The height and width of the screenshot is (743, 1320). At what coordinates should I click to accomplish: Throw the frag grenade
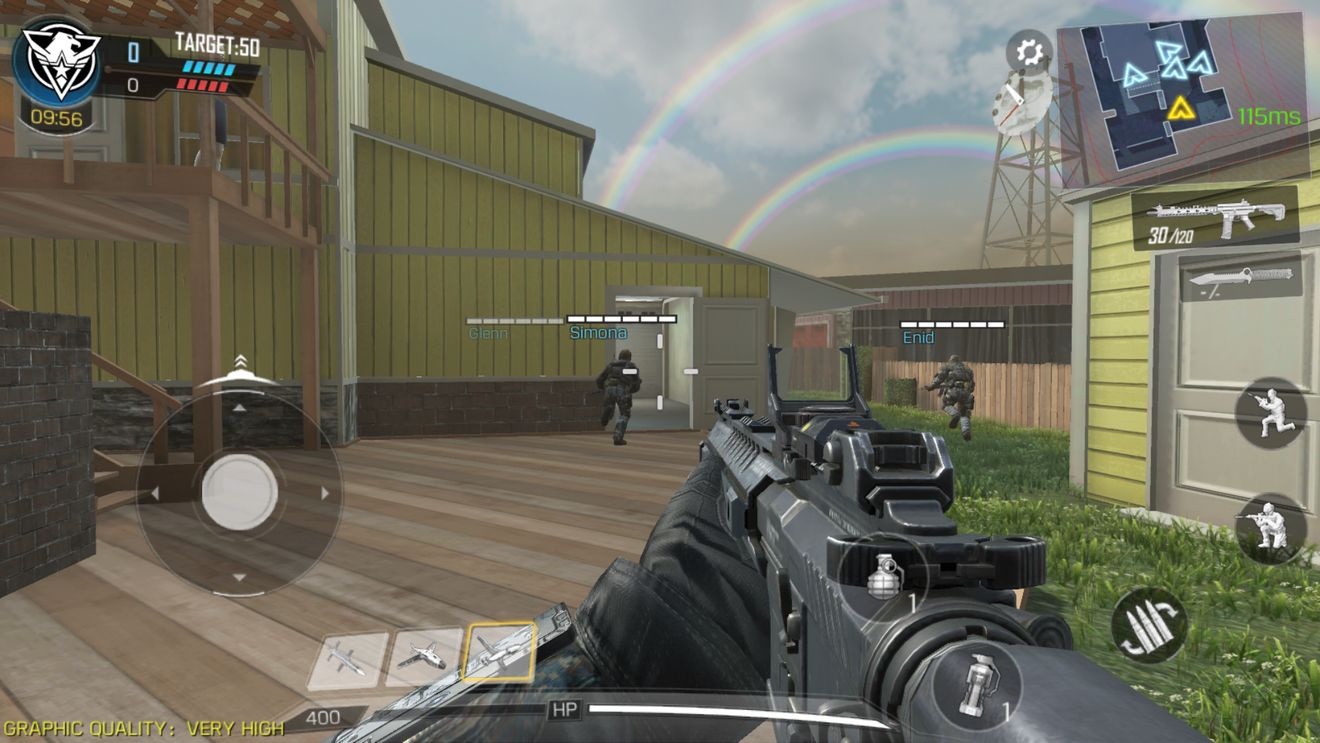pos(884,577)
